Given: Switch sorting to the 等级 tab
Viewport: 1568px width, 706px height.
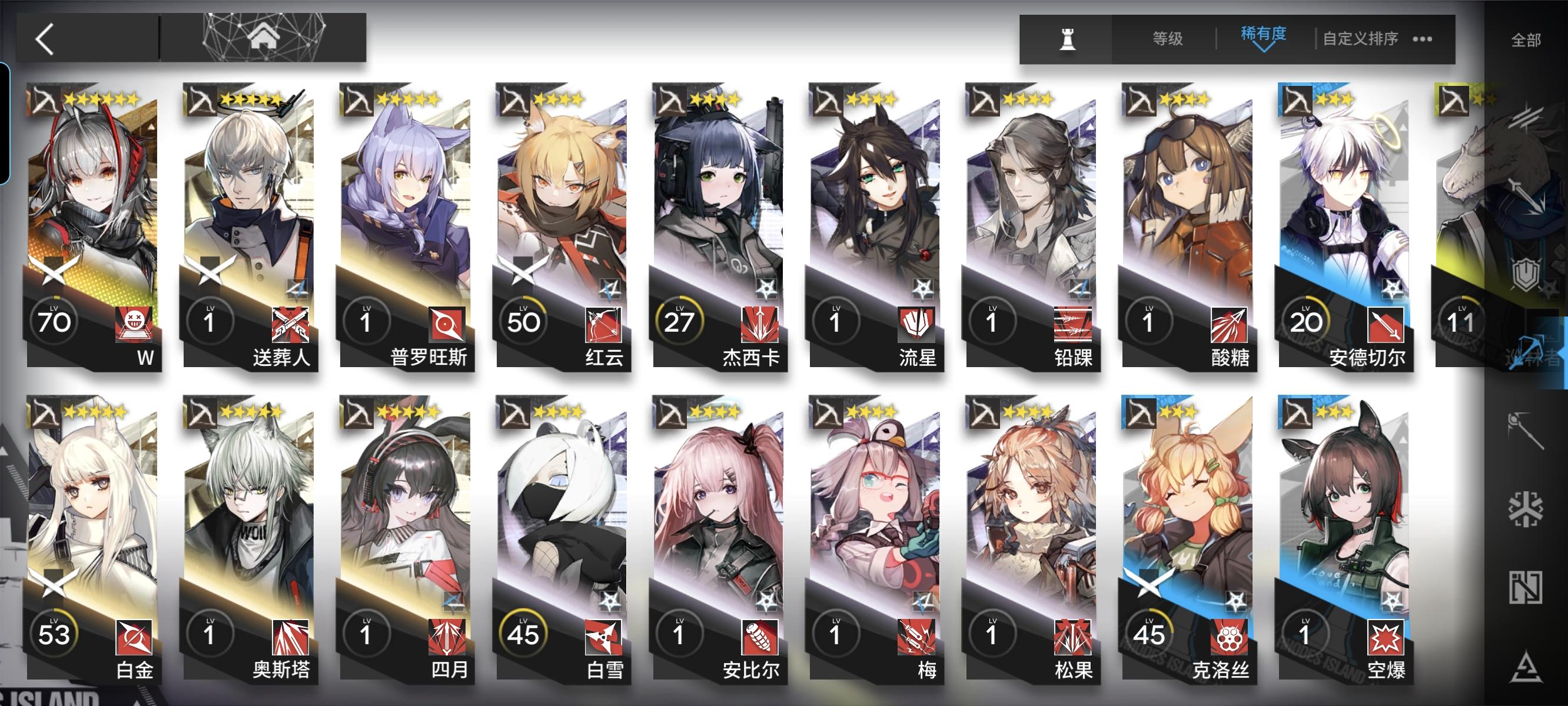Looking at the screenshot, I should pyautogui.click(x=1168, y=38).
